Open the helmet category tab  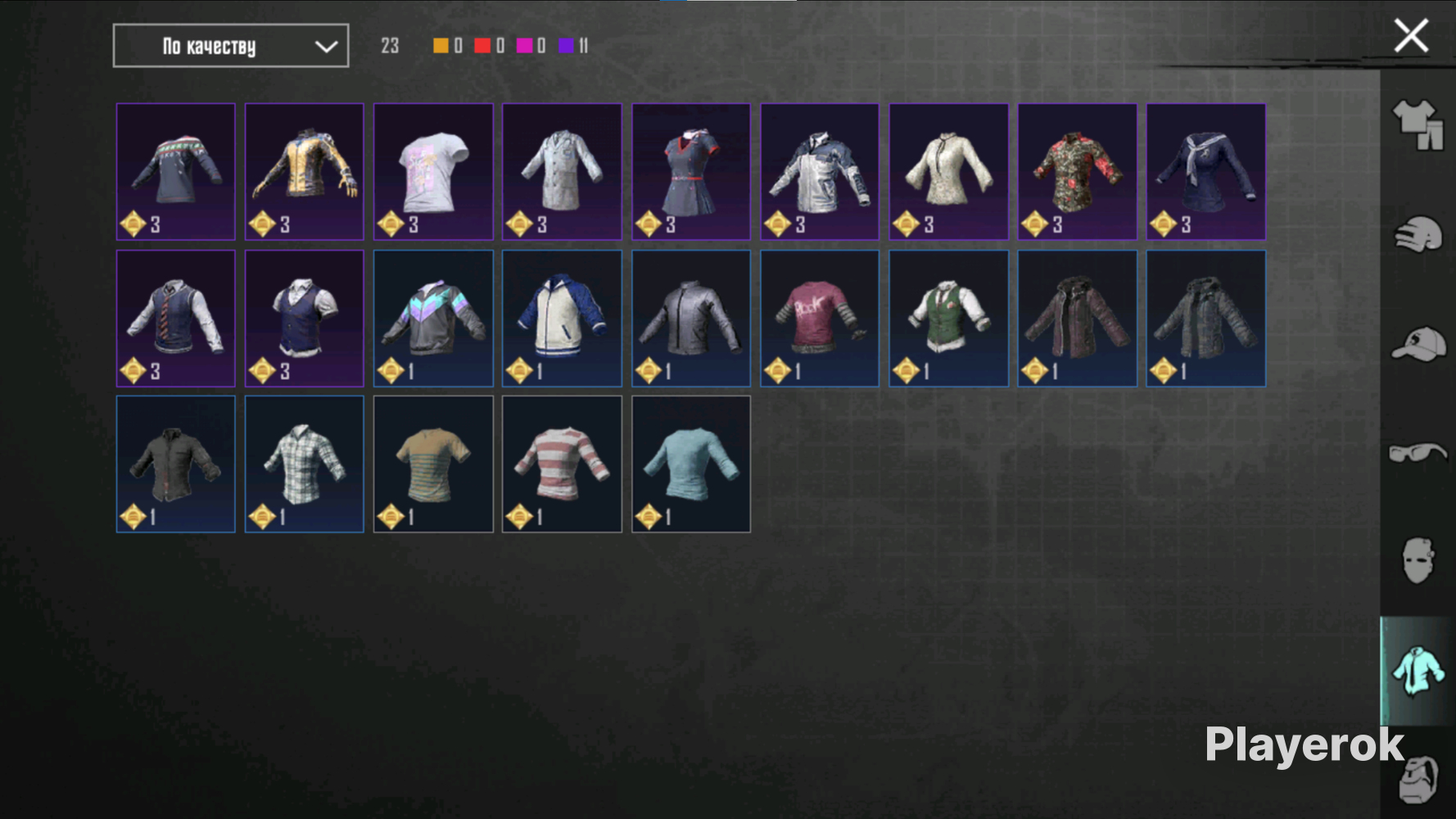click(x=1418, y=235)
